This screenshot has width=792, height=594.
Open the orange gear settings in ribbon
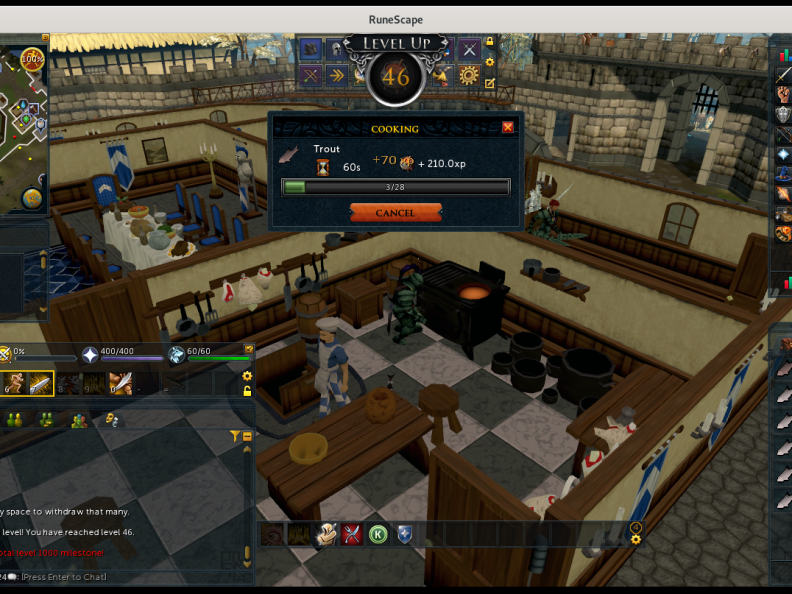pos(469,75)
